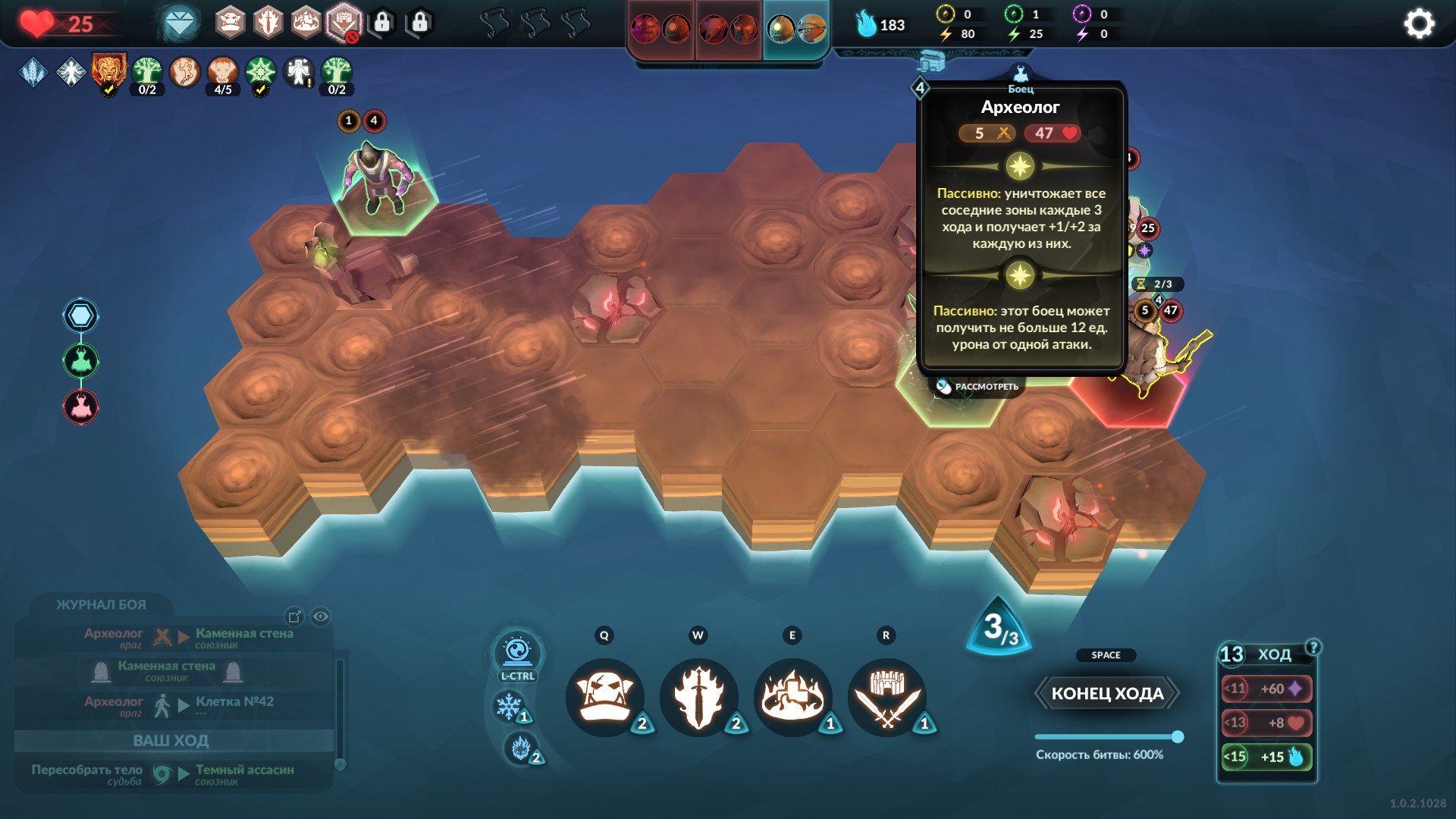End the turn with Конец хода
Screen dimensions: 1456x819
[x=1106, y=693]
